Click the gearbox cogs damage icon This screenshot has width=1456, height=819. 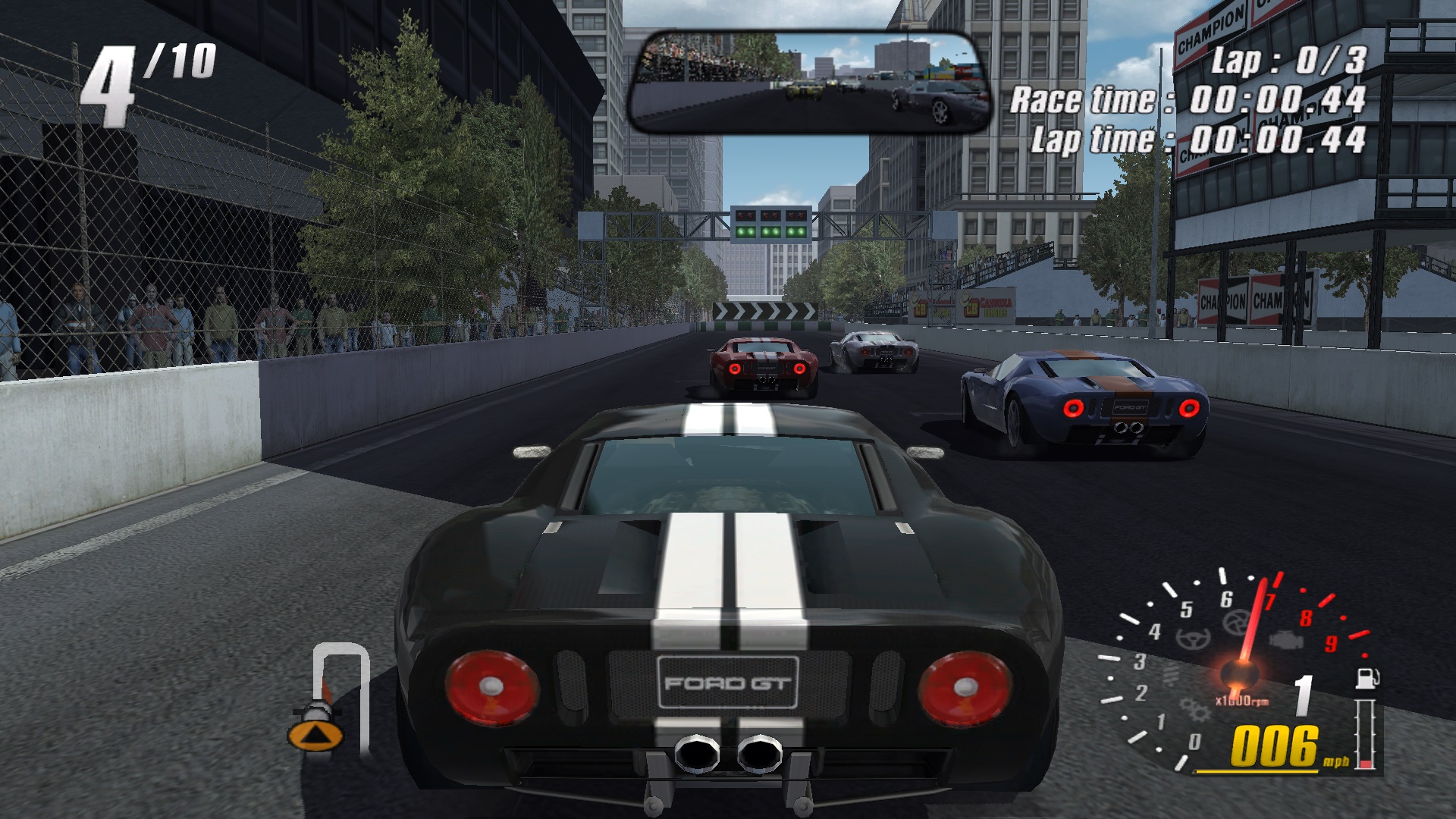point(1194,711)
